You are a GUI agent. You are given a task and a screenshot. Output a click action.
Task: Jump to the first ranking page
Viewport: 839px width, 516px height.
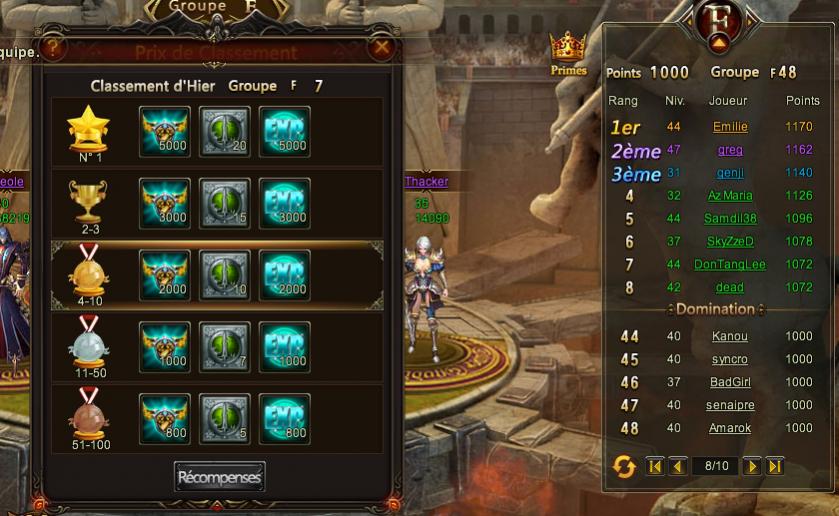(655, 466)
